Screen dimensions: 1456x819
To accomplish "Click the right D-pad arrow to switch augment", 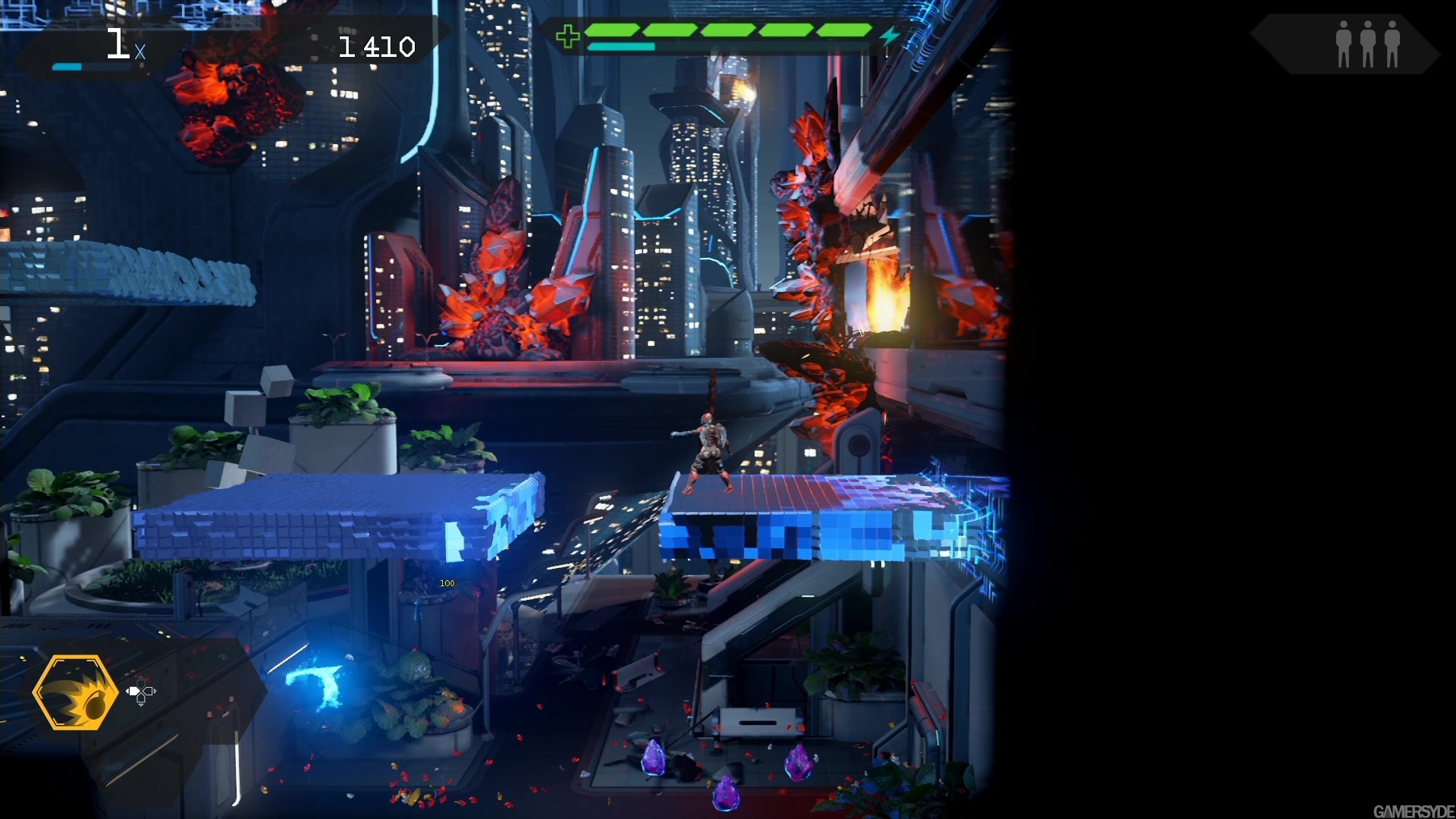I will pyautogui.click(x=149, y=692).
